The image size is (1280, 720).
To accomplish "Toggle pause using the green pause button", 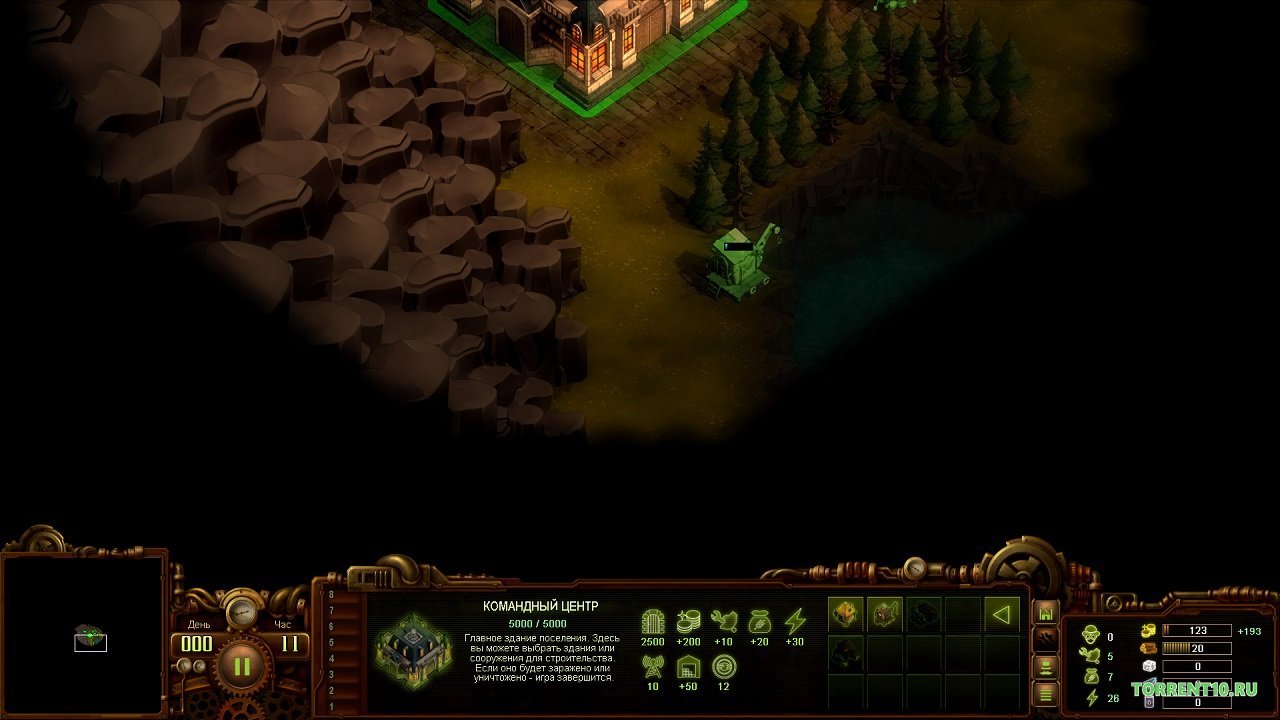I will tap(240, 665).
